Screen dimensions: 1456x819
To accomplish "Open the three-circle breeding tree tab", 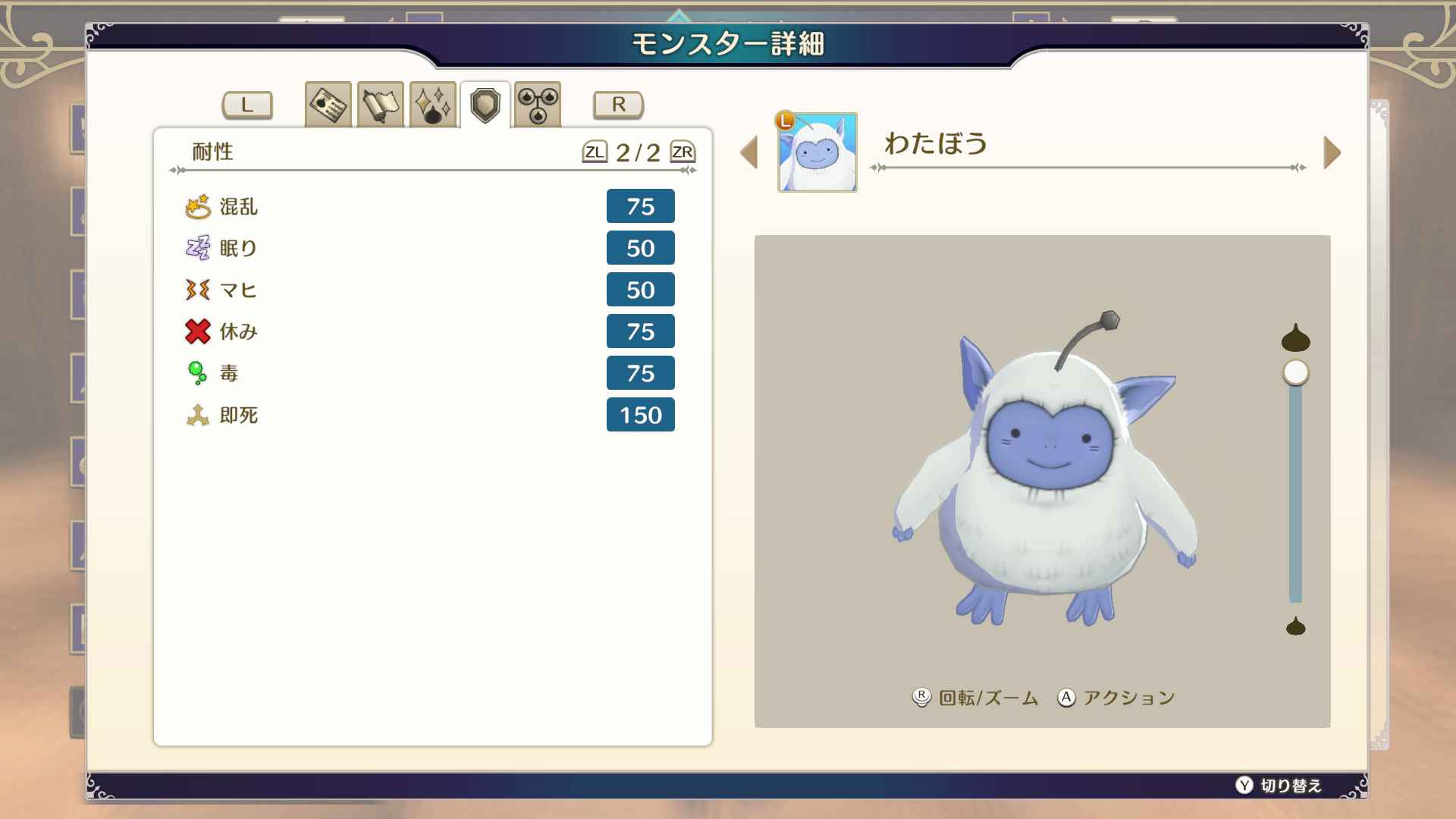I will (538, 105).
